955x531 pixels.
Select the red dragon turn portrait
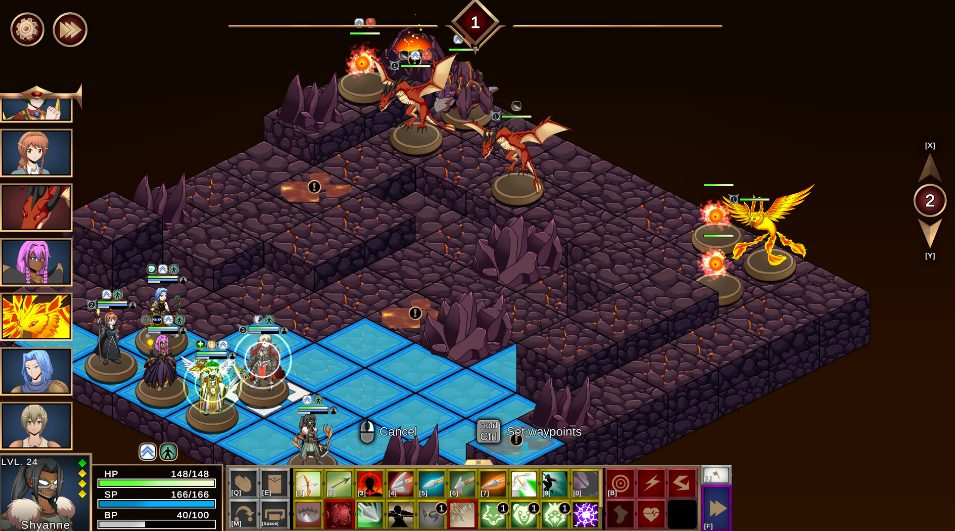[36, 207]
